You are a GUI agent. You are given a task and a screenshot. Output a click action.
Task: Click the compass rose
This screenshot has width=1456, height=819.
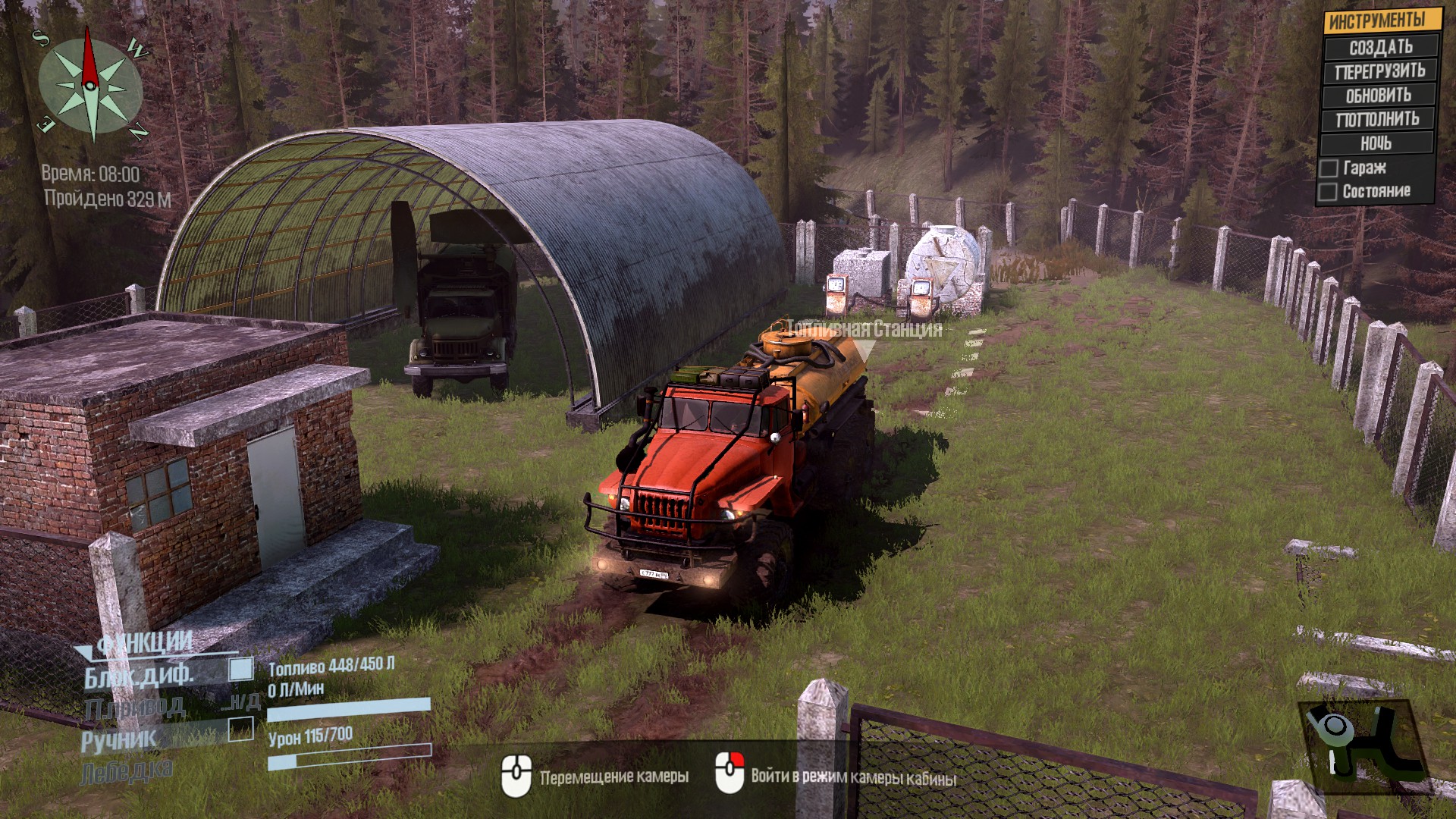coord(91,86)
